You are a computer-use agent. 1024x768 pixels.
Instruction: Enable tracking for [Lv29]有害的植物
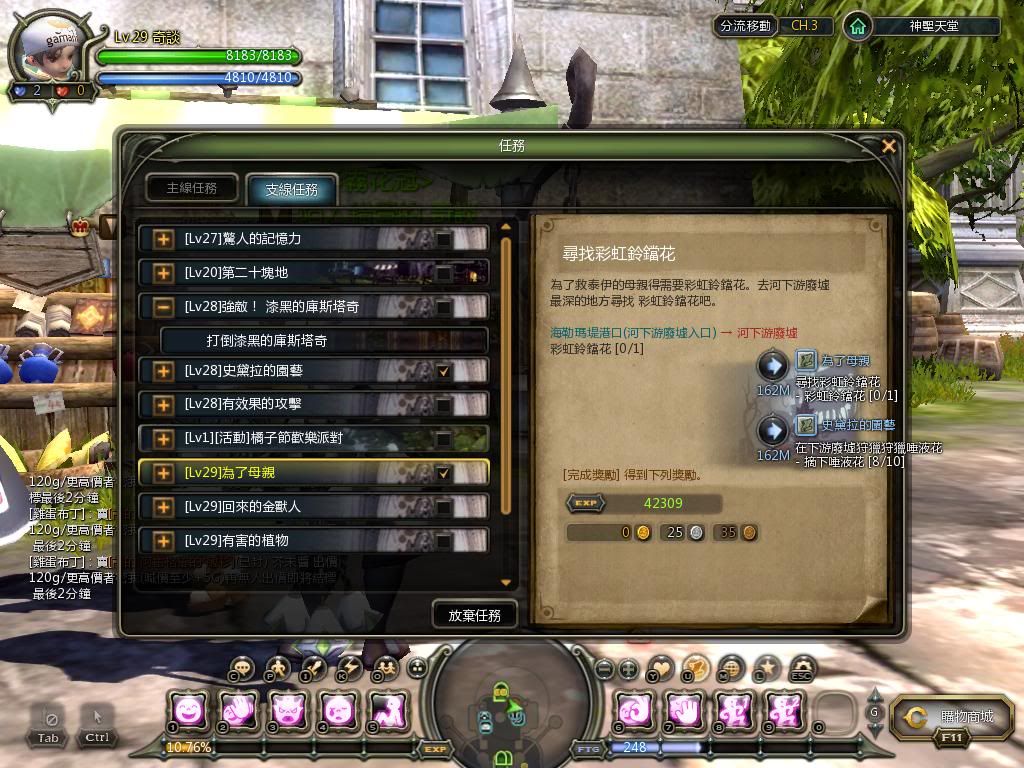(x=444, y=541)
